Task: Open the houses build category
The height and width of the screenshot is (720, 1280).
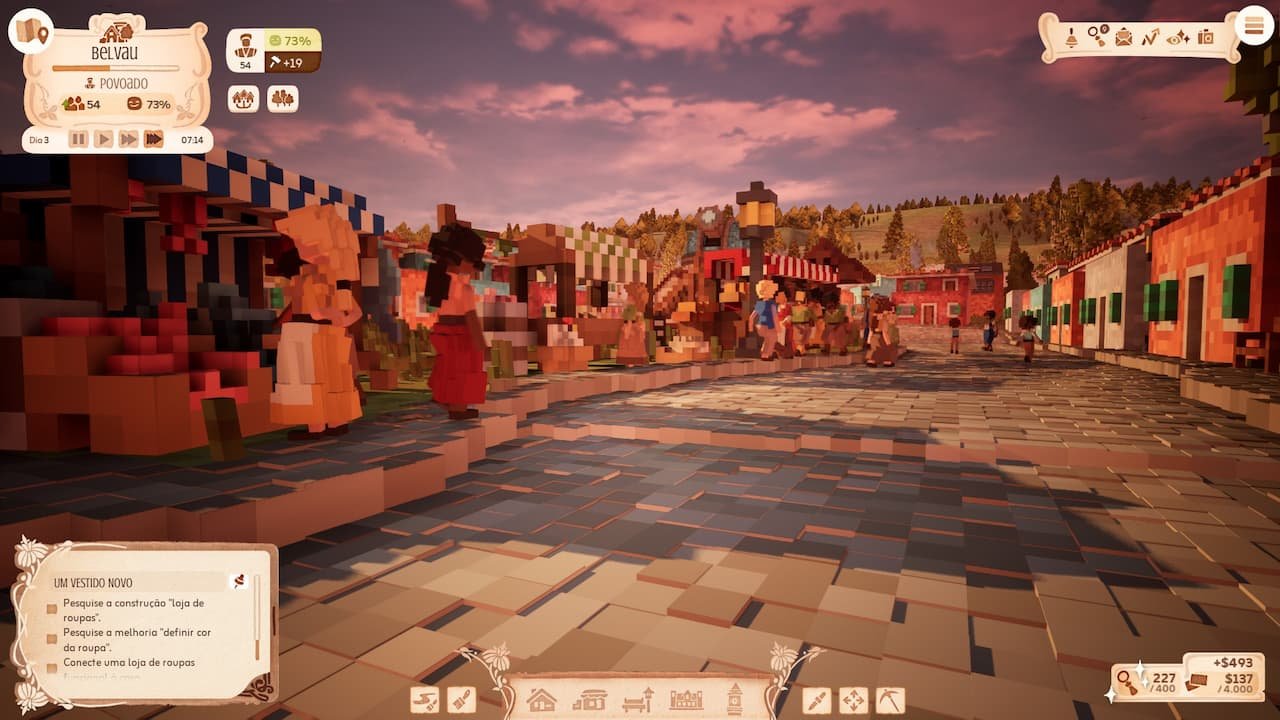Action: click(x=541, y=699)
